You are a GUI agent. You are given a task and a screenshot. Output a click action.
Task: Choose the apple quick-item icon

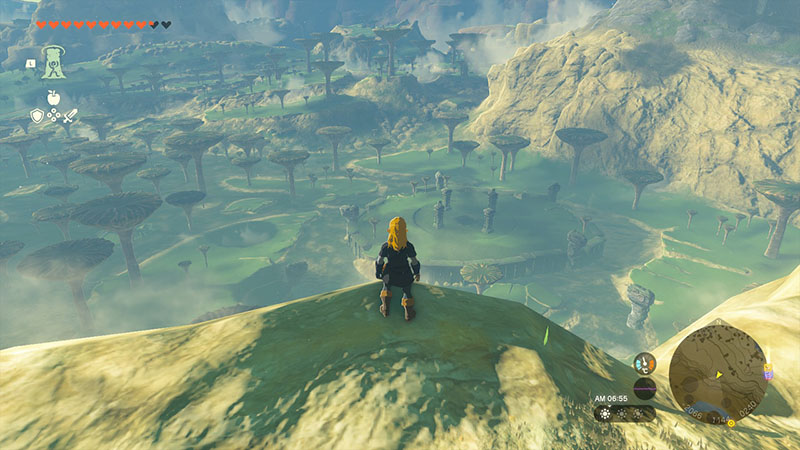[52, 98]
